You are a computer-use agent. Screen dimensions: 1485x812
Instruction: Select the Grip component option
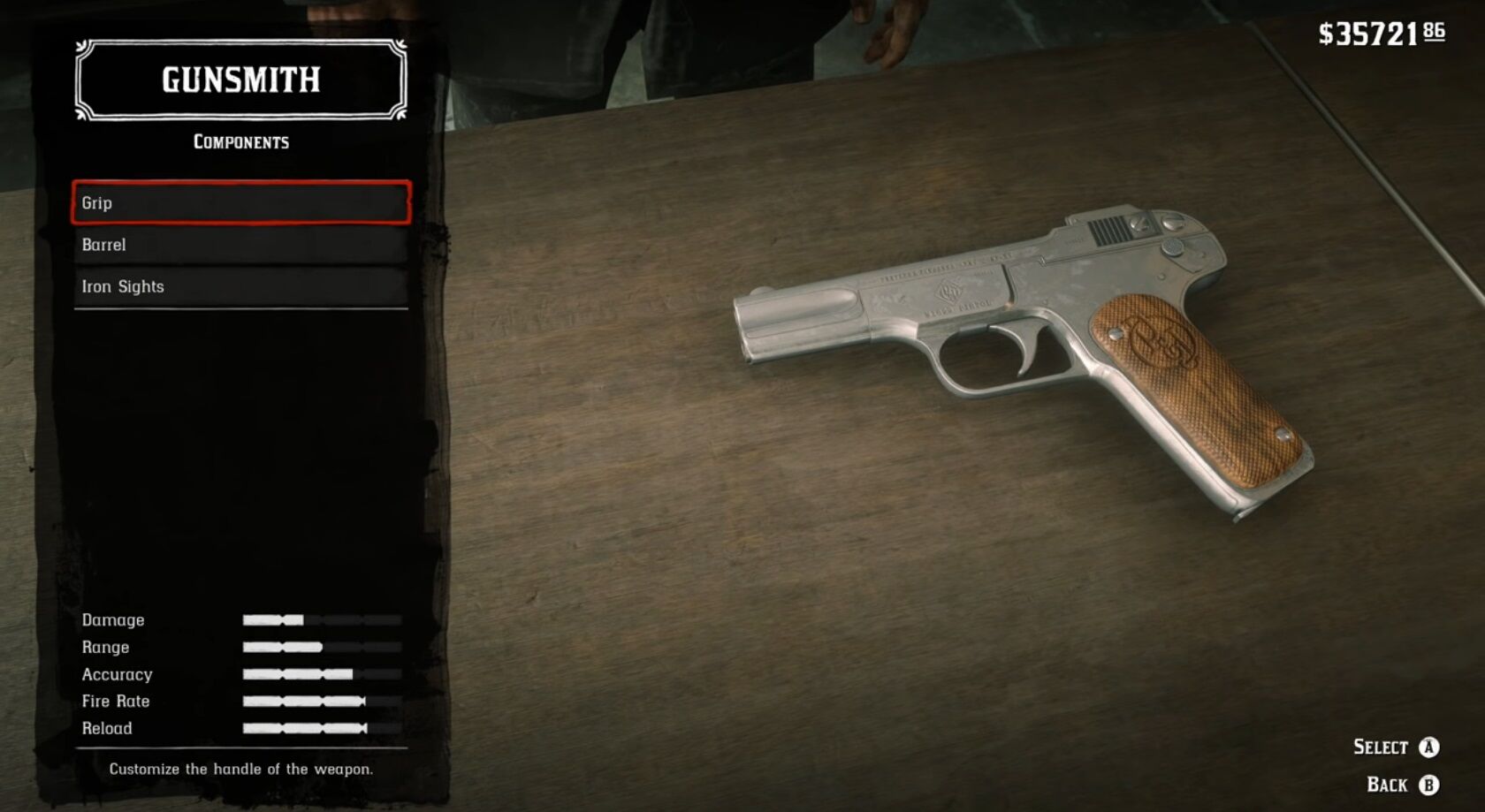pos(239,202)
